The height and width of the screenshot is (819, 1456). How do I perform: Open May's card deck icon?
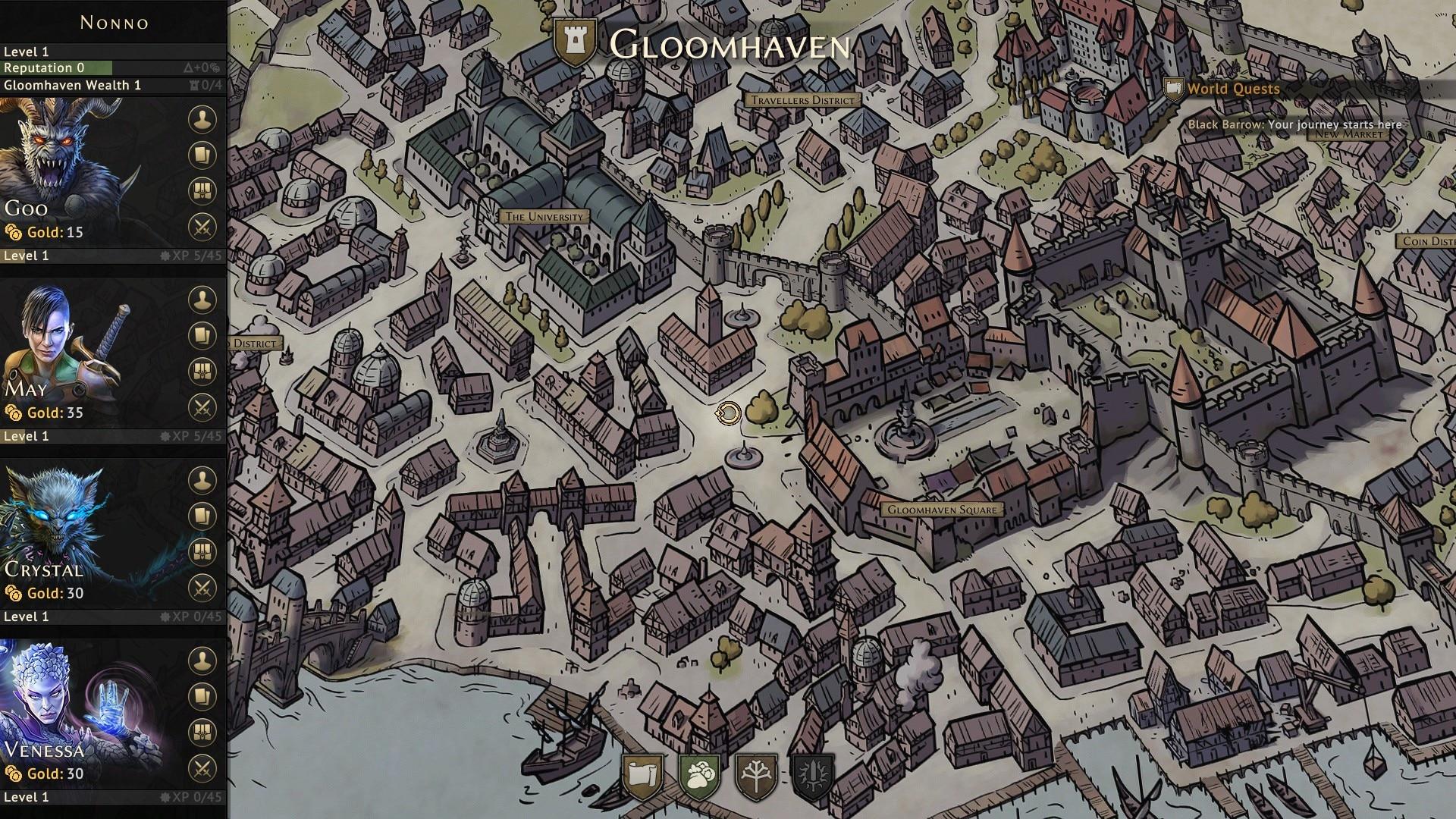201,334
